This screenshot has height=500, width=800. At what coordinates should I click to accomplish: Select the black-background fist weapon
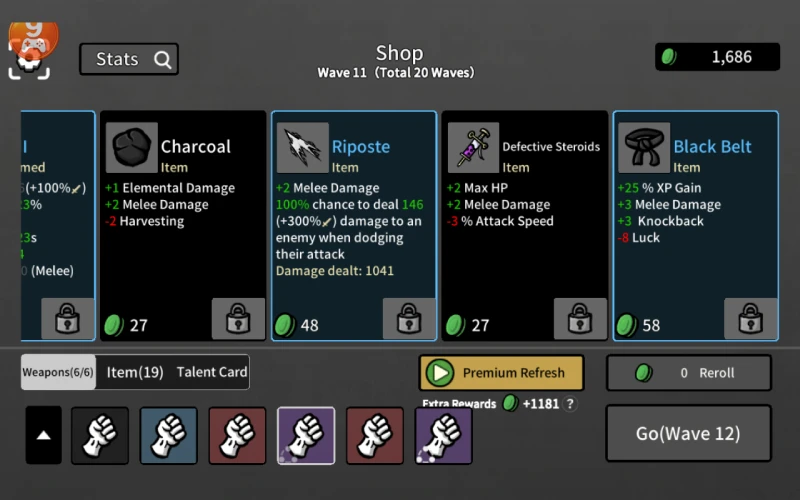(x=100, y=435)
